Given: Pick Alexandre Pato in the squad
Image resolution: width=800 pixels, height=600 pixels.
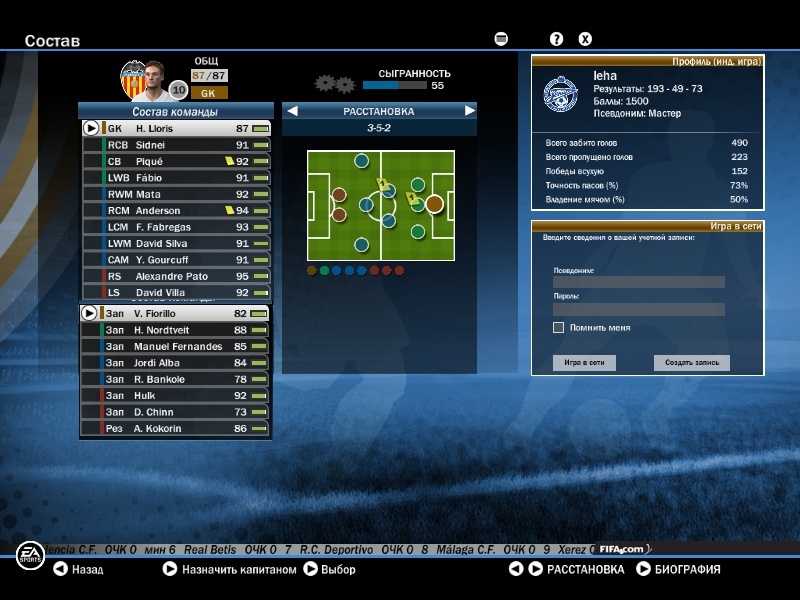Looking at the screenshot, I should point(175,276).
